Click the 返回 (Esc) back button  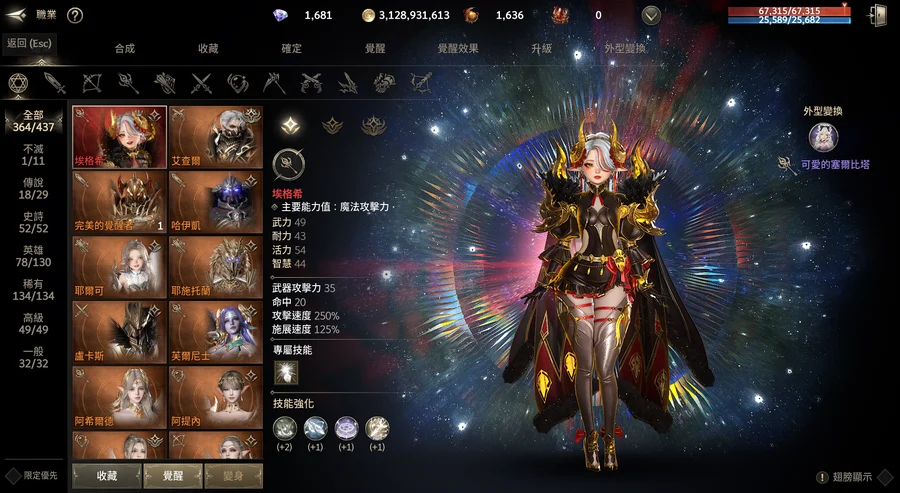click(x=29, y=43)
